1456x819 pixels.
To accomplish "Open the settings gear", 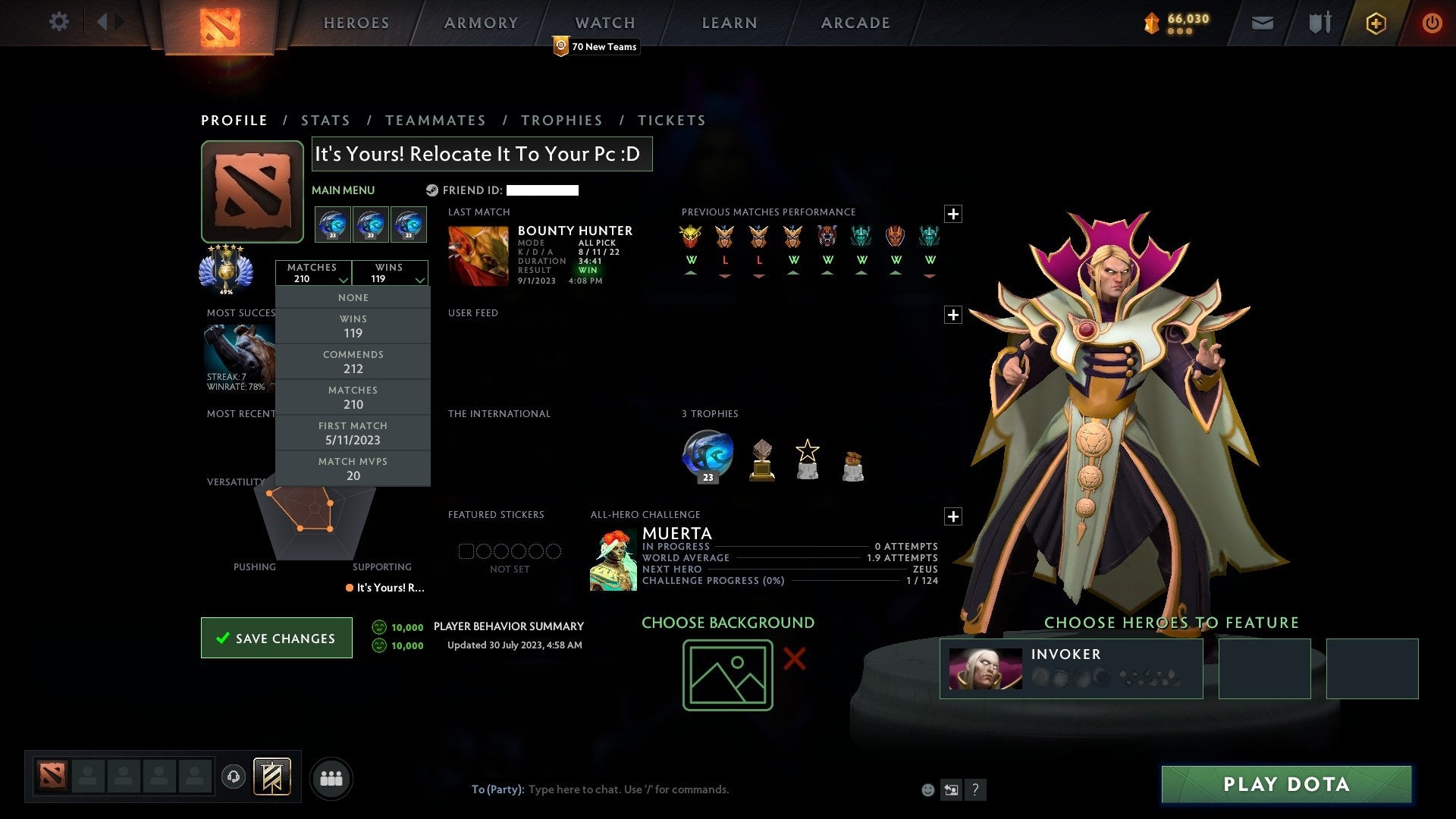I will pos(58,22).
